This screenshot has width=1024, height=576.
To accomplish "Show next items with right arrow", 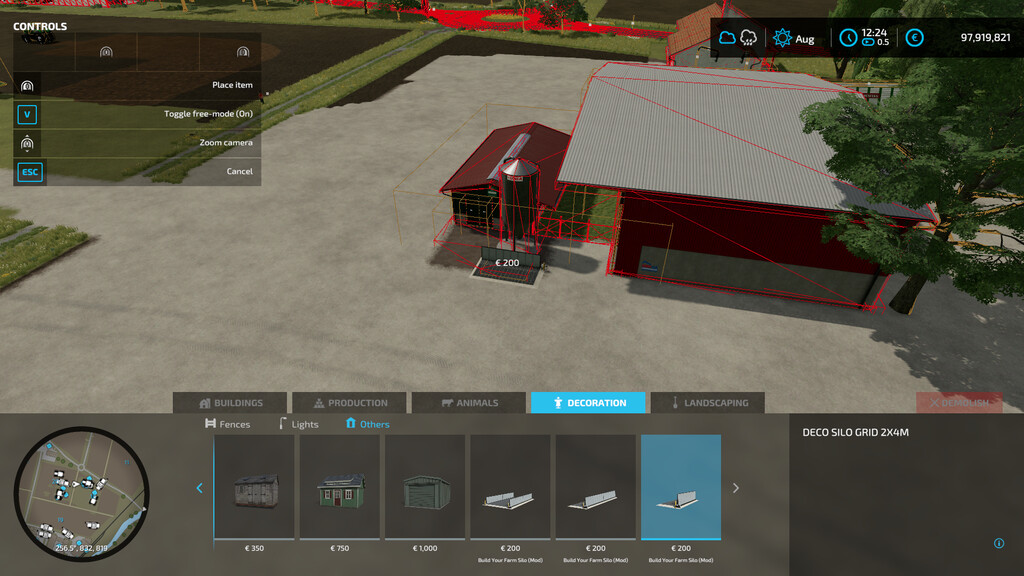I will click(x=736, y=488).
